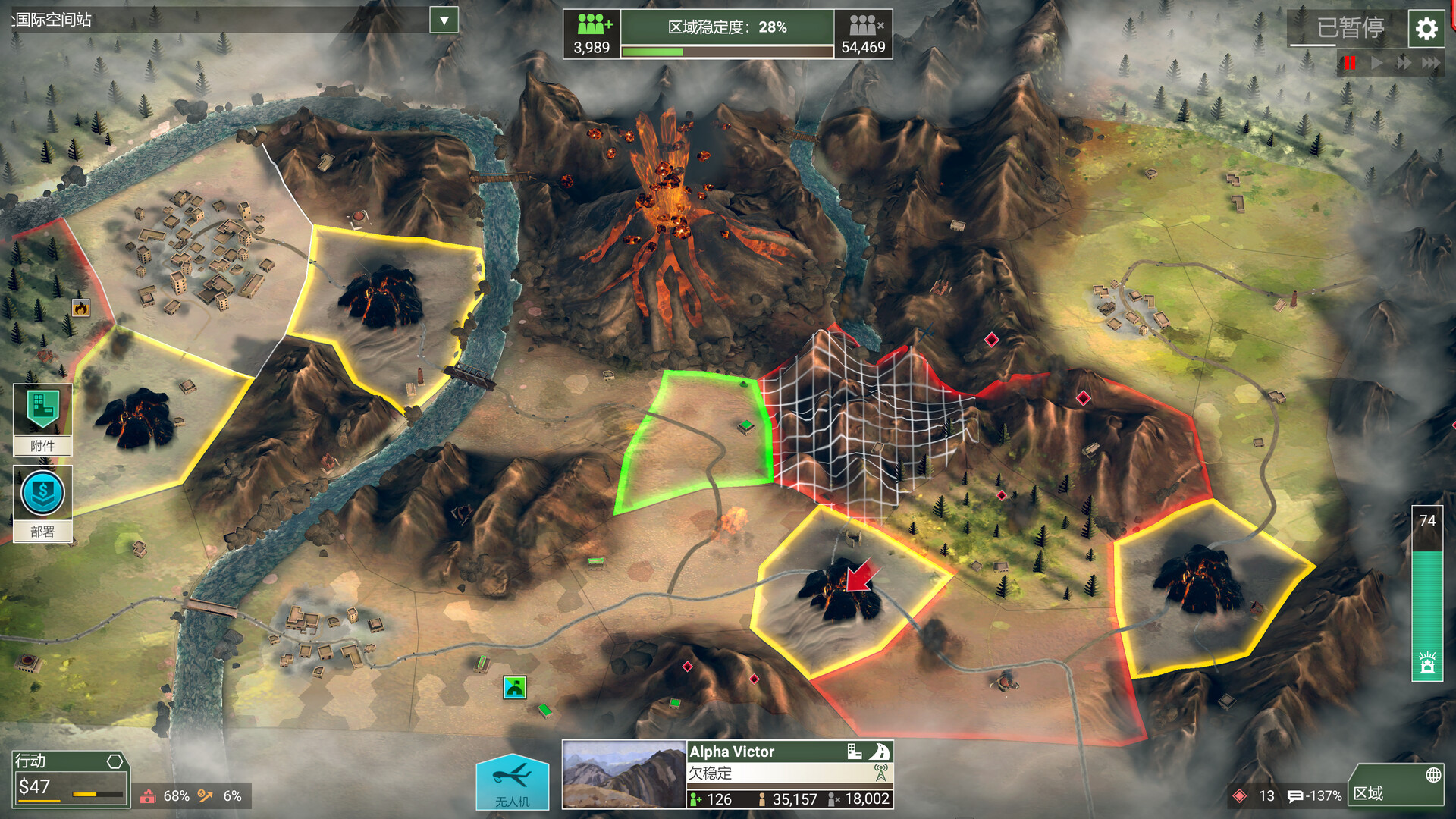The image size is (1456, 819).
Task: Select the 附件 (initiatives) building icon
Action: 42,410
